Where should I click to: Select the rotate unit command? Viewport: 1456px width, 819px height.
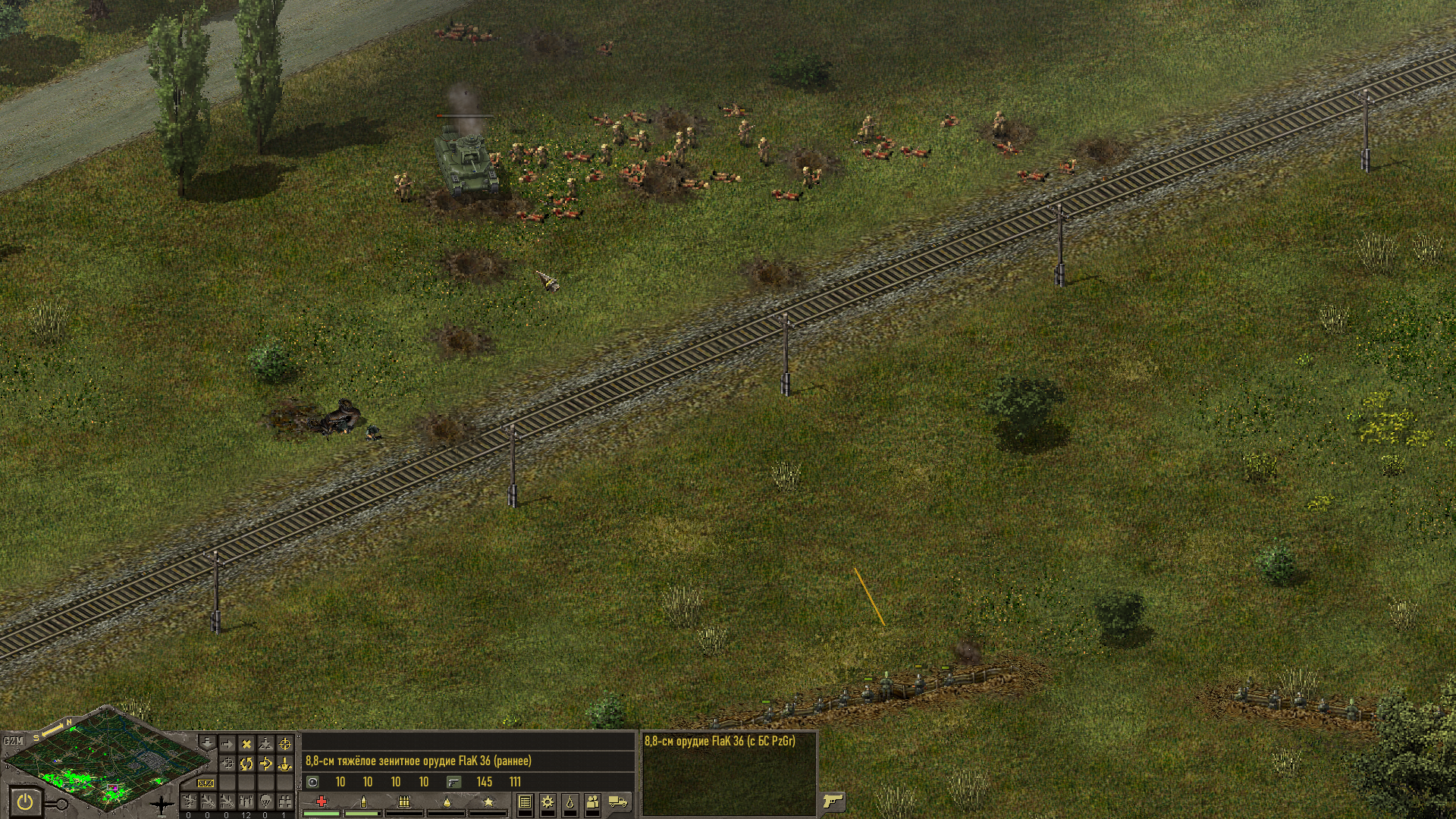[246, 764]
